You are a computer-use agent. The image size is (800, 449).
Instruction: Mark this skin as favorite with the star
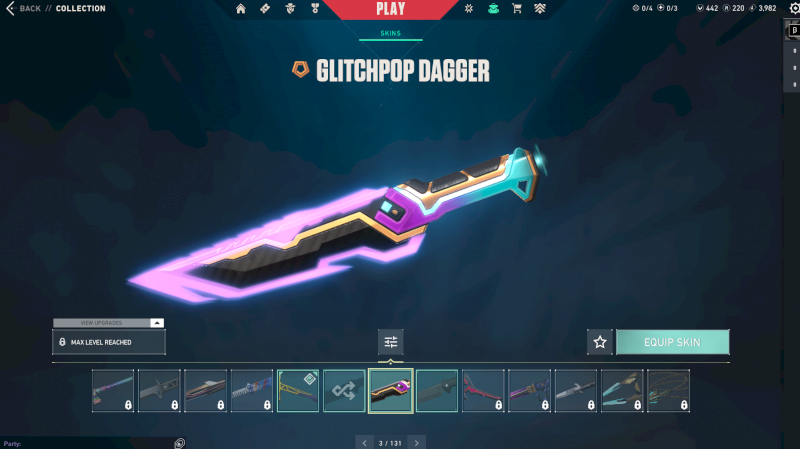tap(600, 342)
